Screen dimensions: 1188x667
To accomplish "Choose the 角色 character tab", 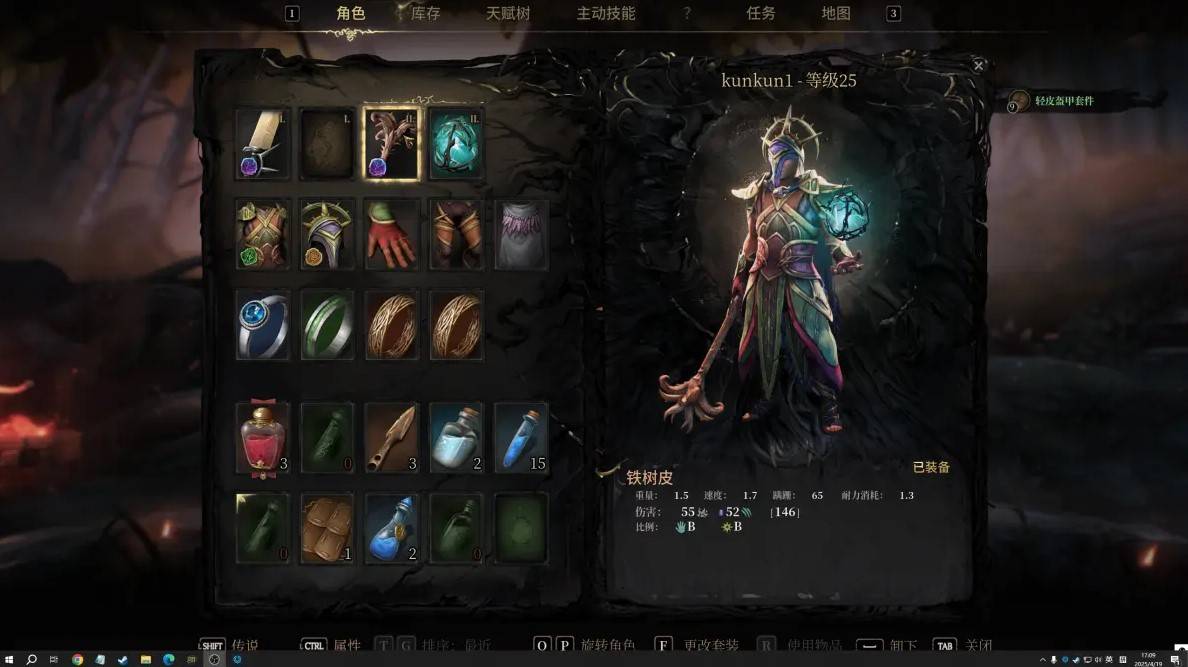I will pyautogui.click(x=351, y=14).
